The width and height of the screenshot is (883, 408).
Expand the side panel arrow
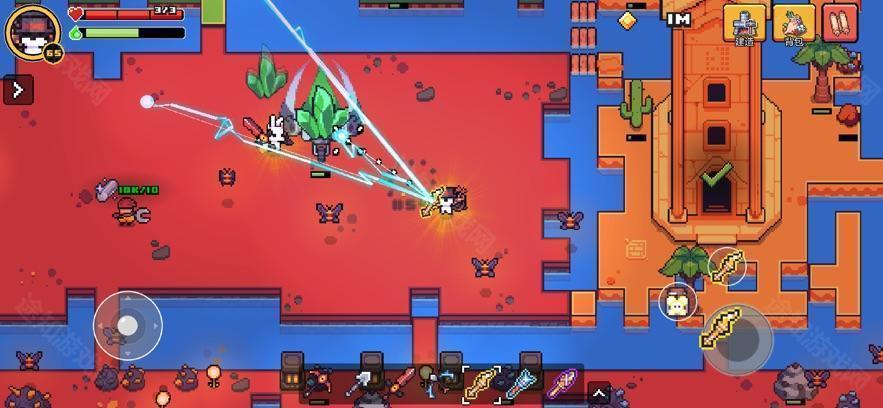click(18, 90)
